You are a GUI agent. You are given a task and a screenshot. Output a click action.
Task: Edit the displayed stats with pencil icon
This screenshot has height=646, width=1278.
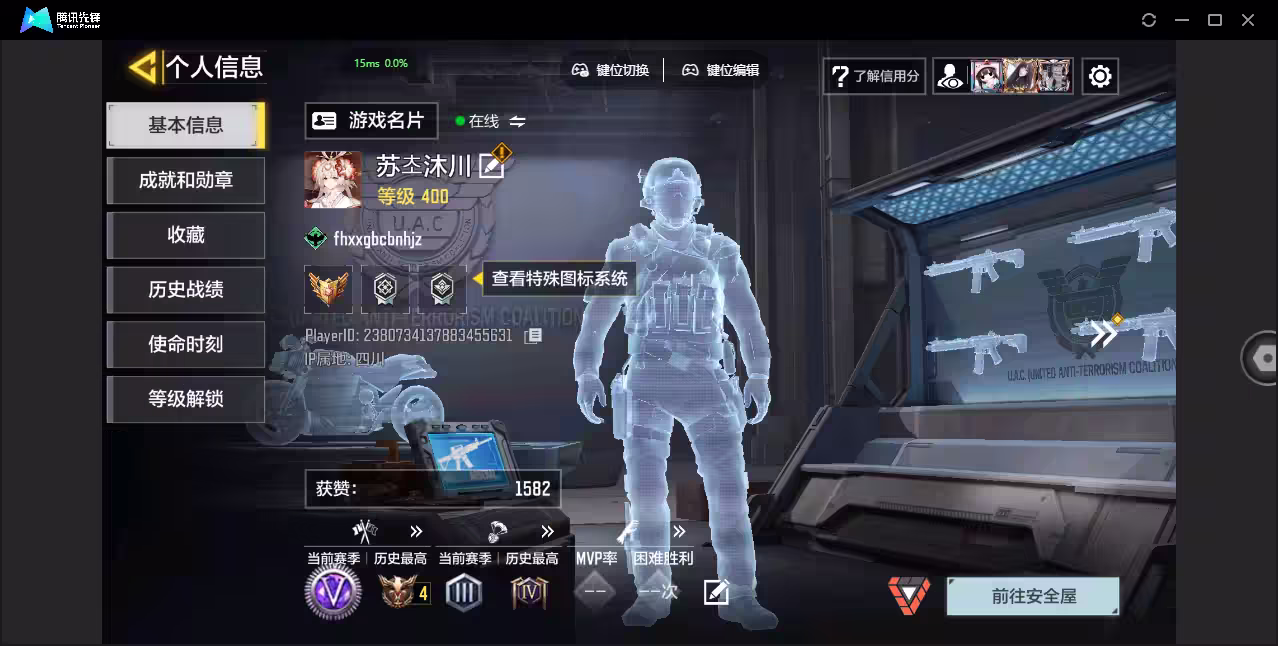tap(716, 592)
